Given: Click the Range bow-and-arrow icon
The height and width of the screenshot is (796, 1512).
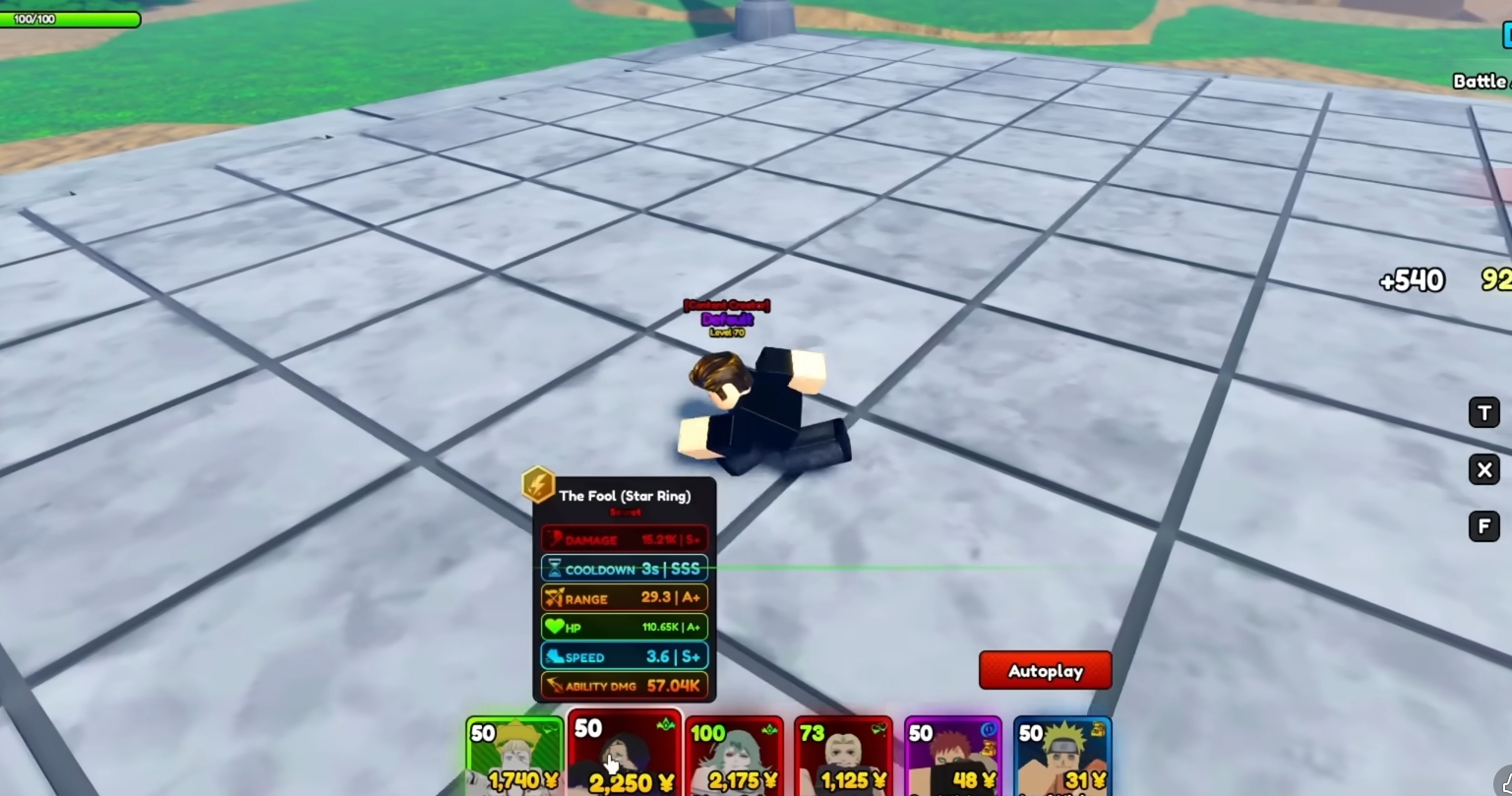Looking at the screenshot, I should point(554,598).
